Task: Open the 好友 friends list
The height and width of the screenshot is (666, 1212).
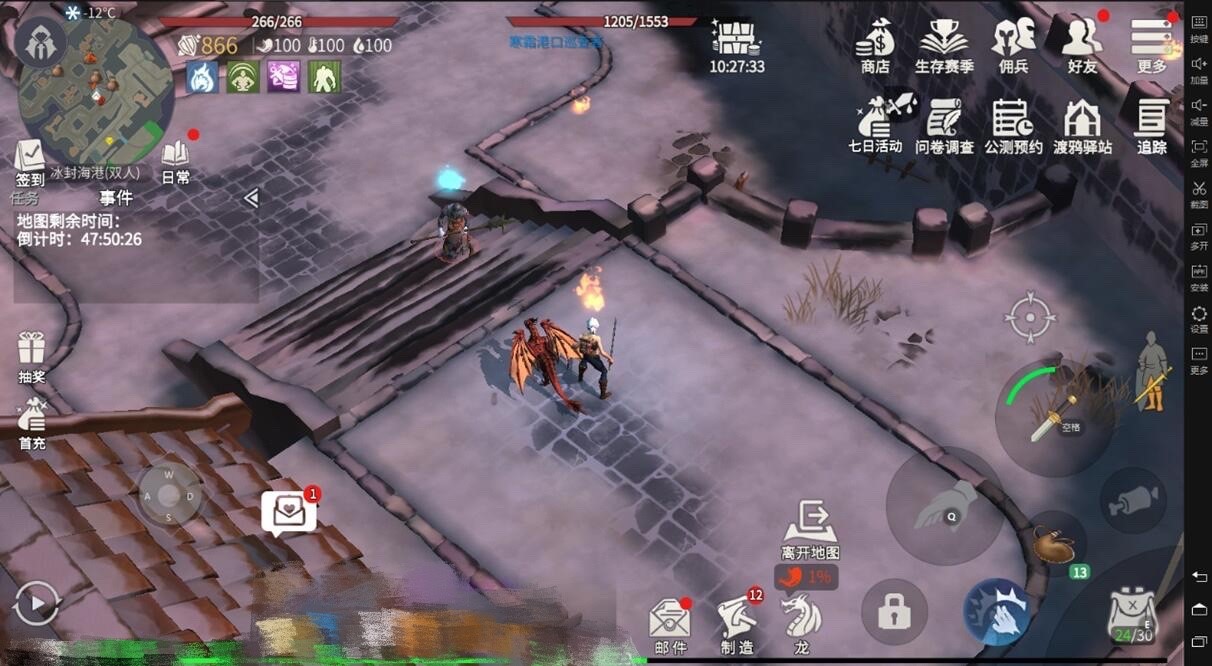Action: [1082, 43]
